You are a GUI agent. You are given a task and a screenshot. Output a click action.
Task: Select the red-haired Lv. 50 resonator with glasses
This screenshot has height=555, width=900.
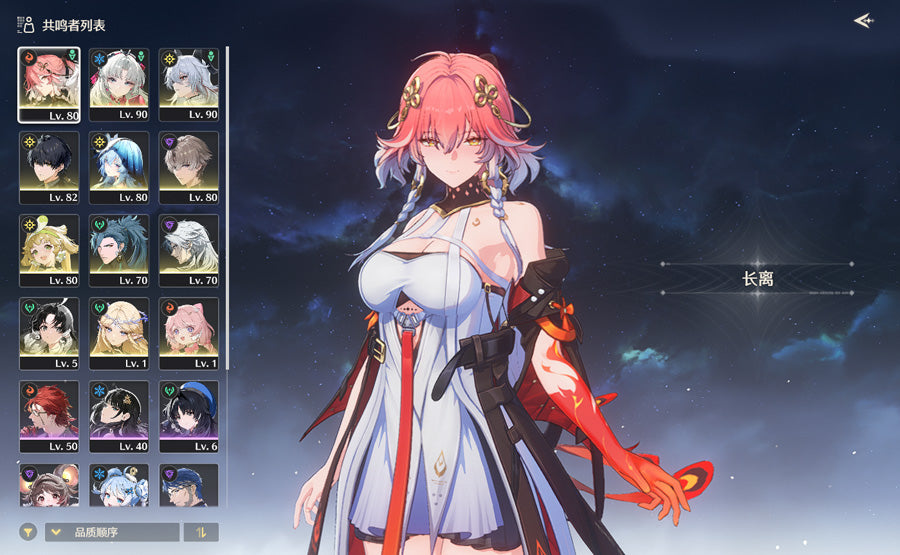(49, 416)
